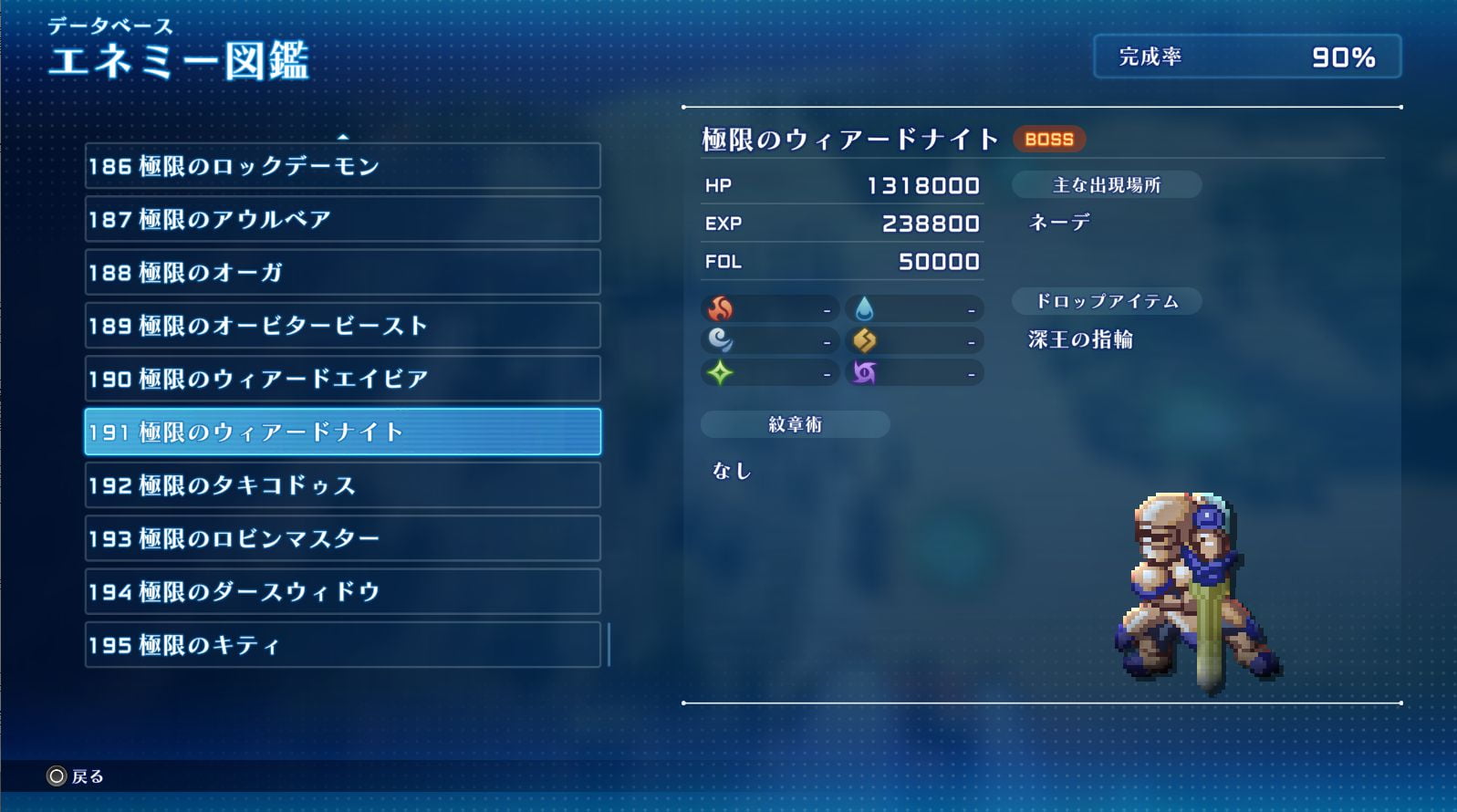The width and height of the screenshot is (1457, 812).
Task: Select entry 193 極限のロビンマスター
Action: pyautogui.click(x=342, y=538)
